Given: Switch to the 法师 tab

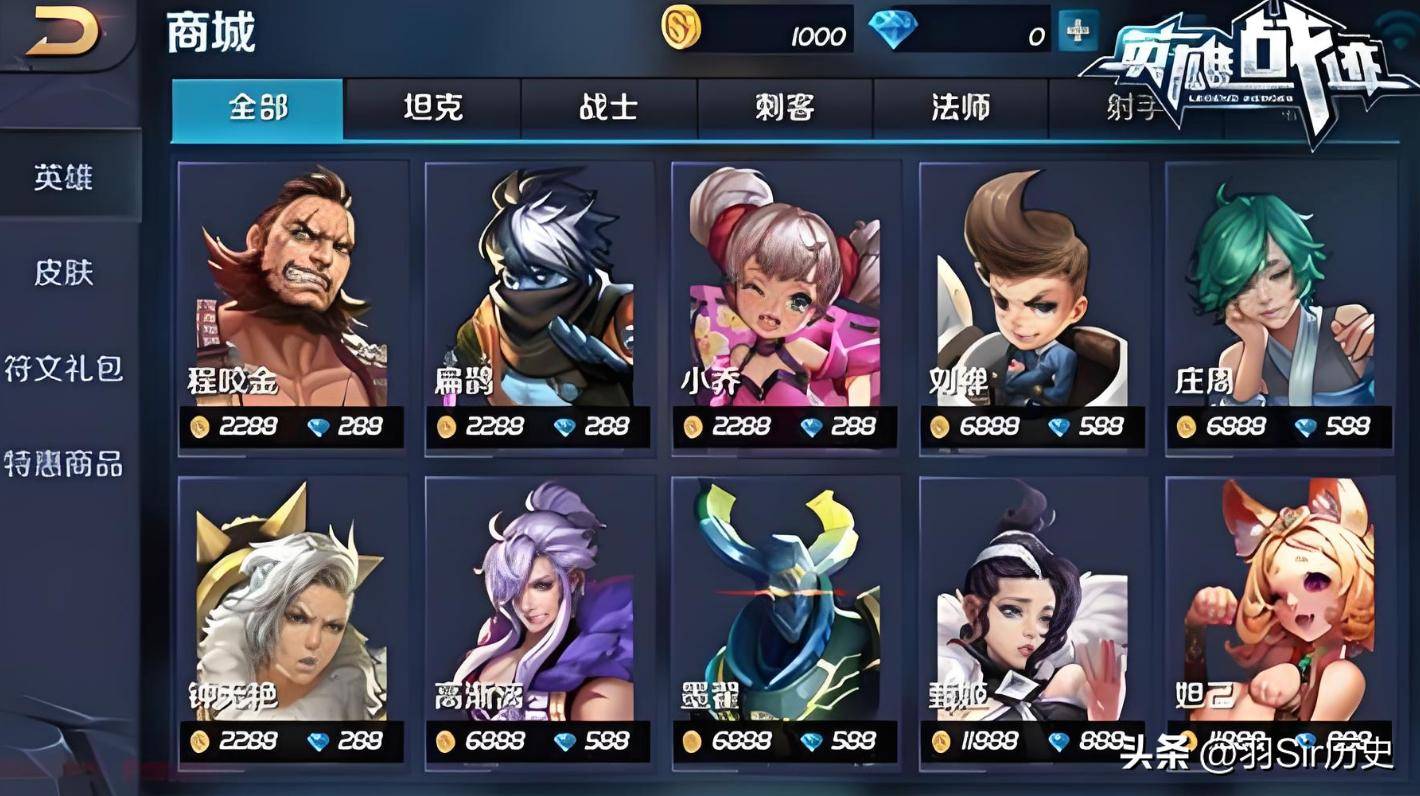Looking at the screenshot, I should [x=960, y=108].
